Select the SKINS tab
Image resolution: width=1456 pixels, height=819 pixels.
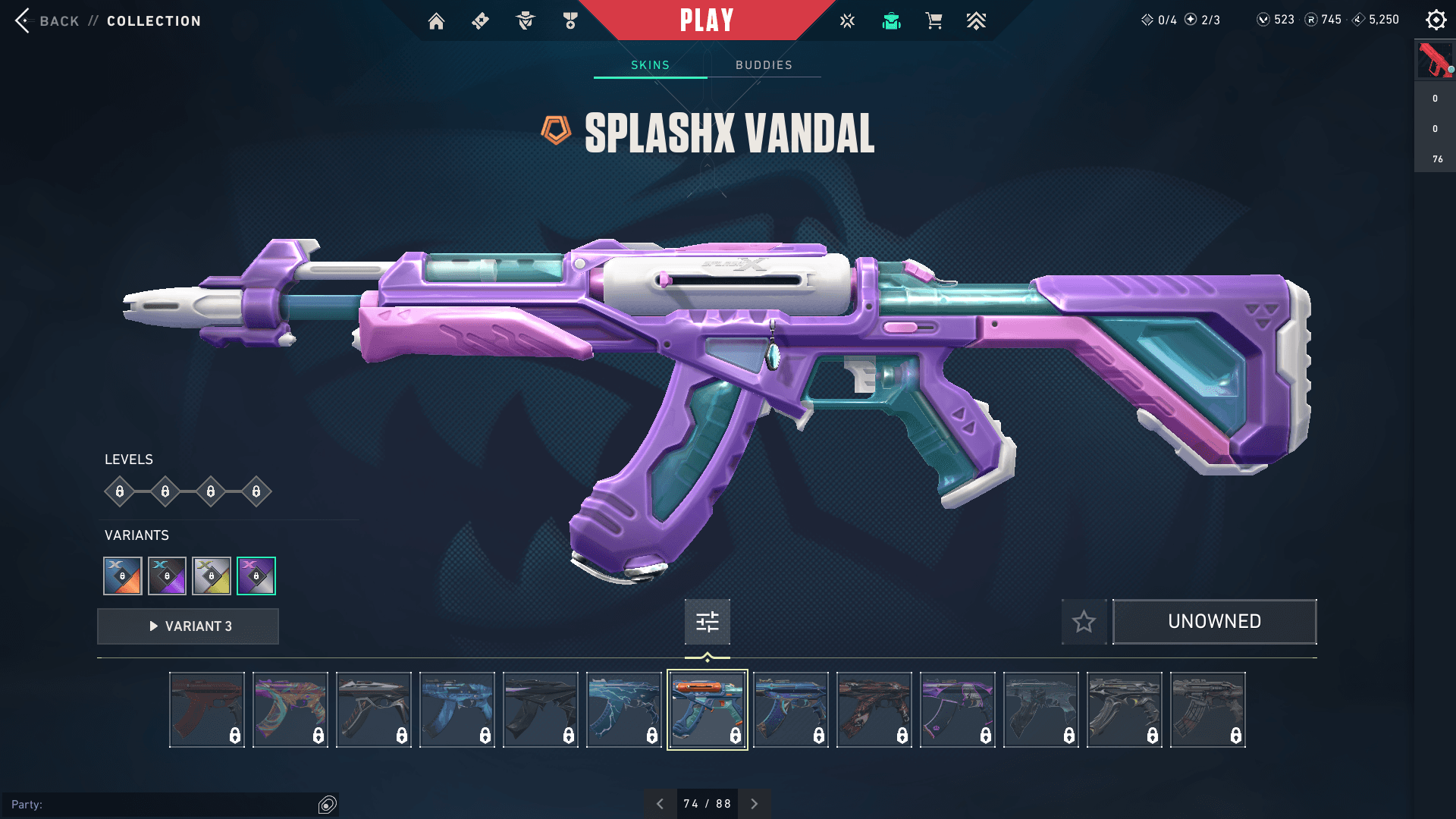tap(649, 65)
